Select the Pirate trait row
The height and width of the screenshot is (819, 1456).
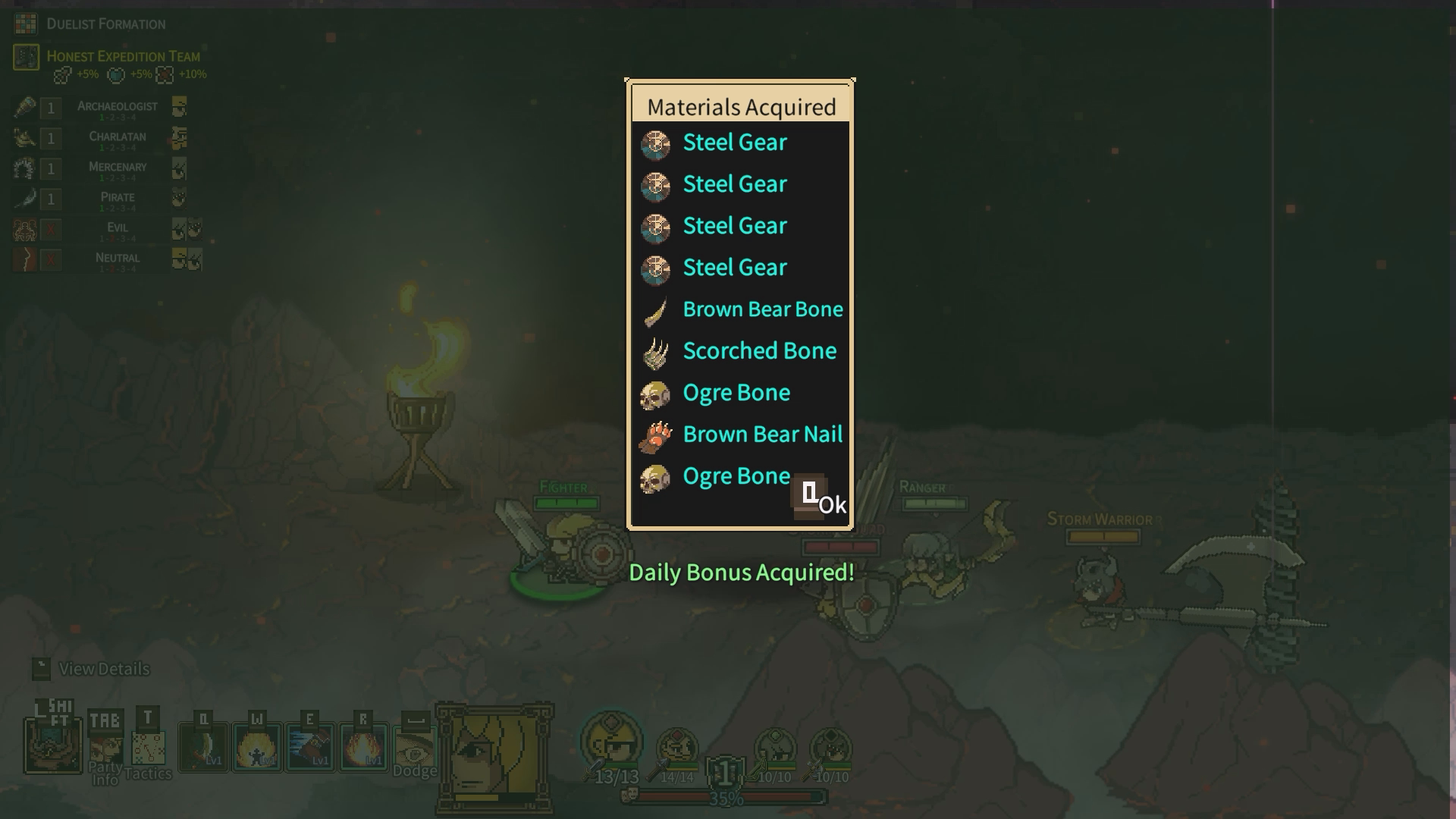click(117, 199)
